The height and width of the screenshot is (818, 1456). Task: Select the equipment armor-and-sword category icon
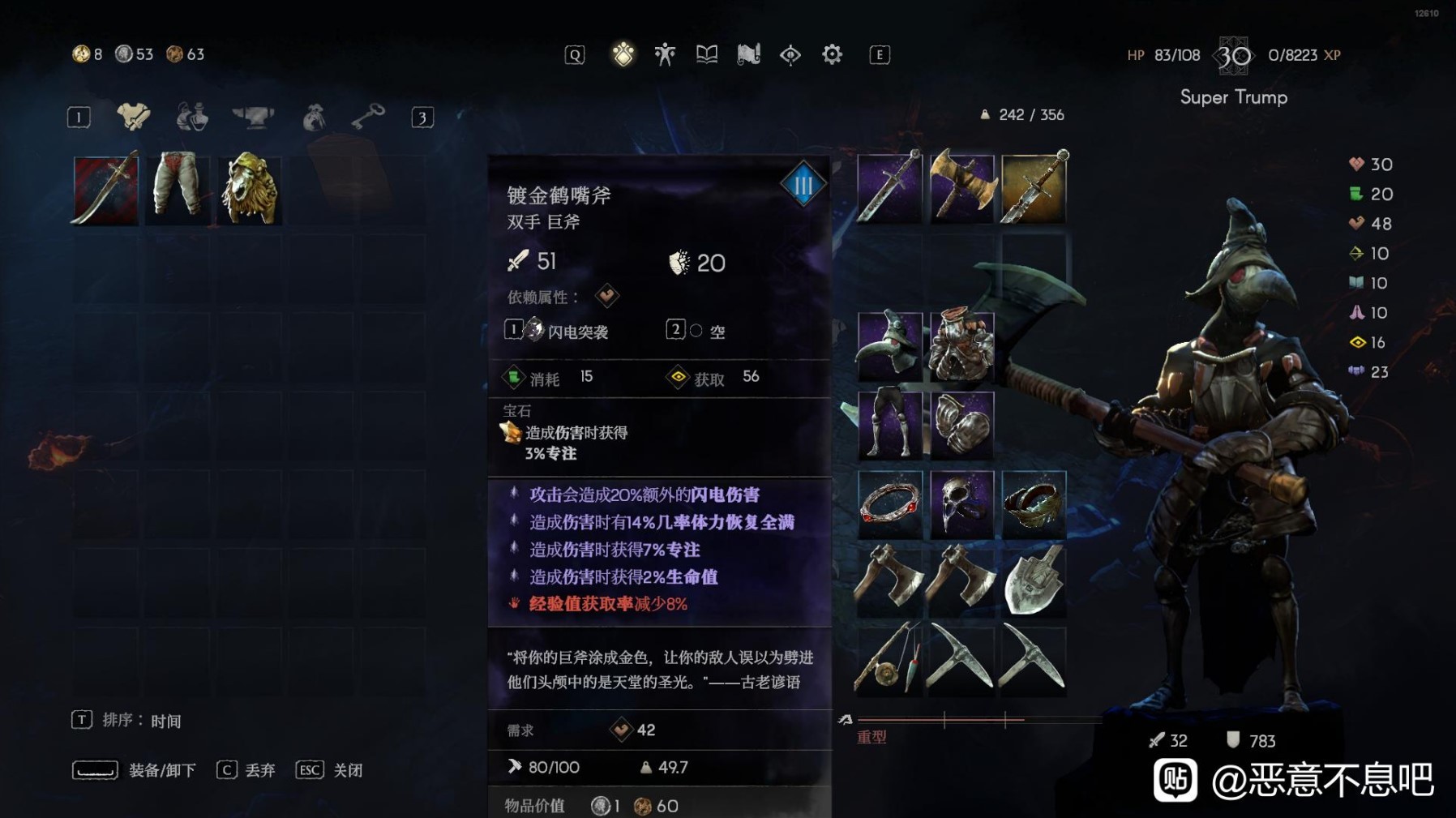point(132,116)
